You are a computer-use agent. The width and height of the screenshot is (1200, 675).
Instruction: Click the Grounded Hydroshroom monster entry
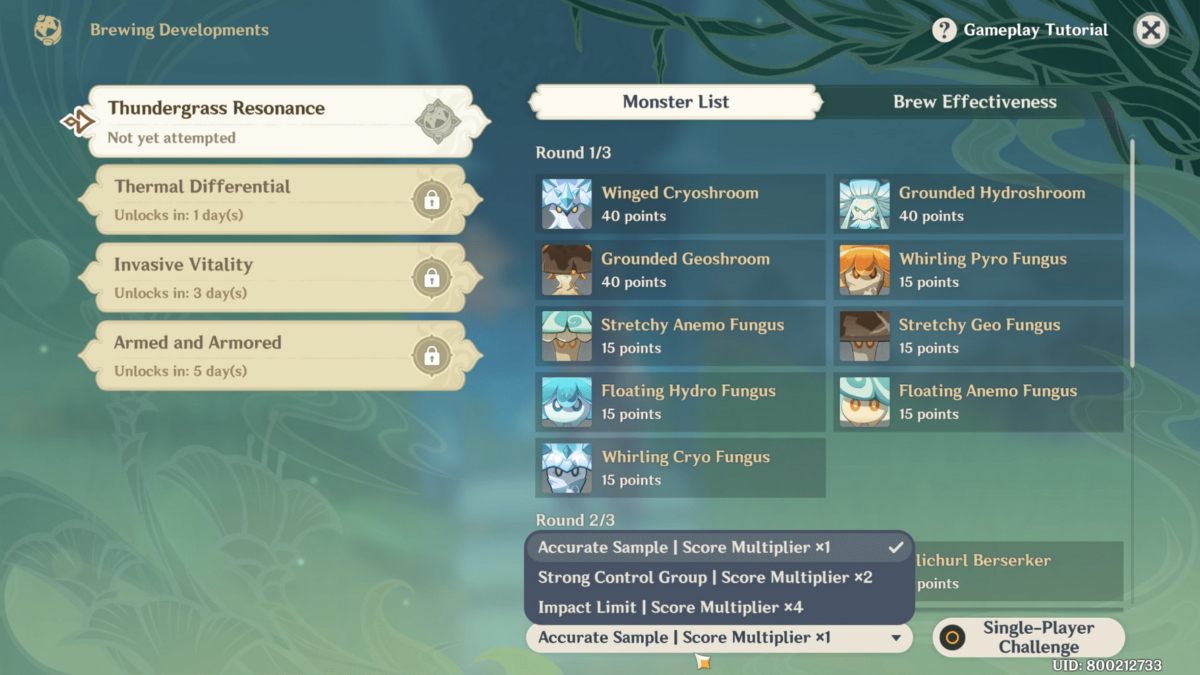(978, 204)
